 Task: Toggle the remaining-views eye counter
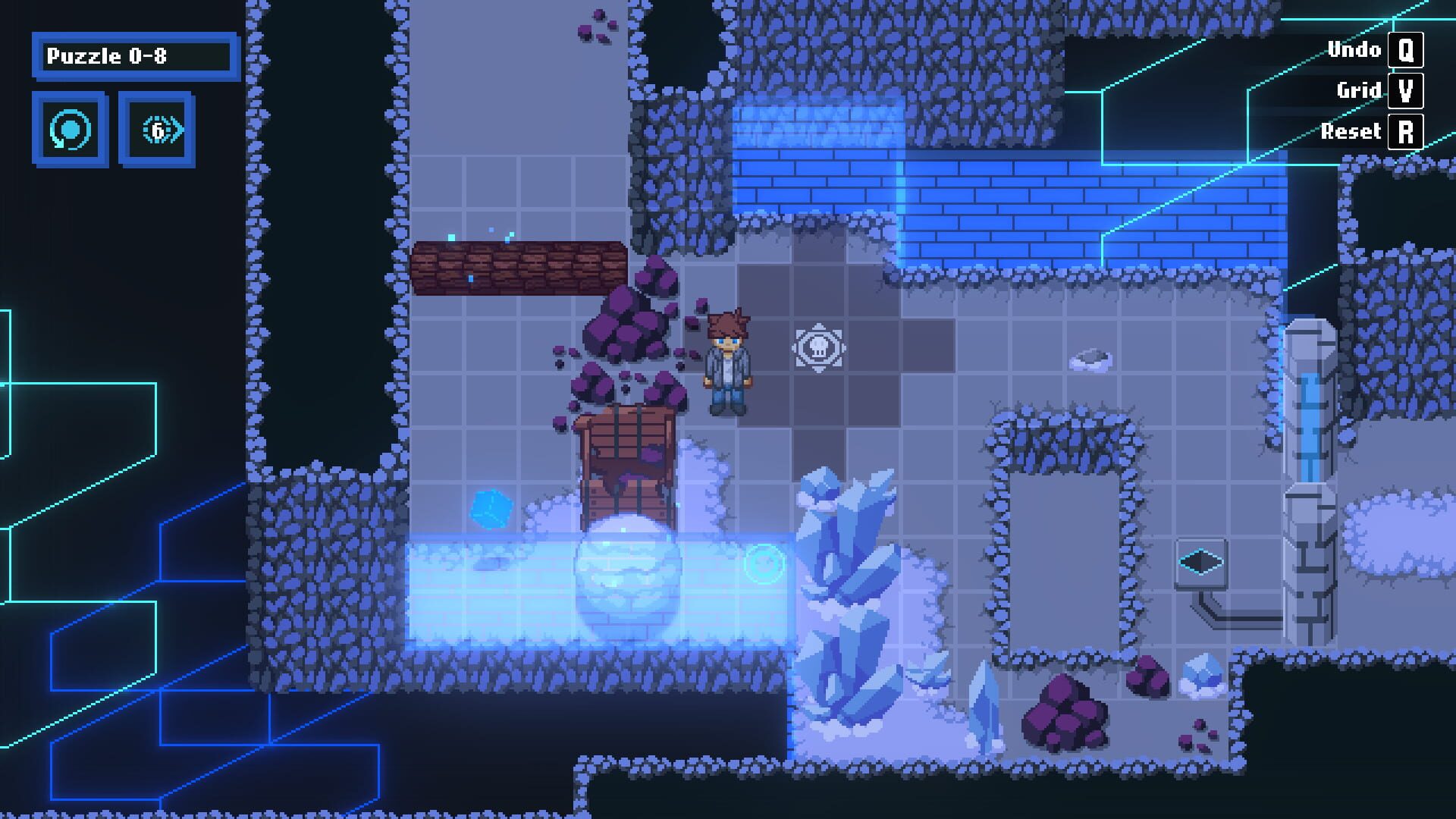(x=157, y=129)
